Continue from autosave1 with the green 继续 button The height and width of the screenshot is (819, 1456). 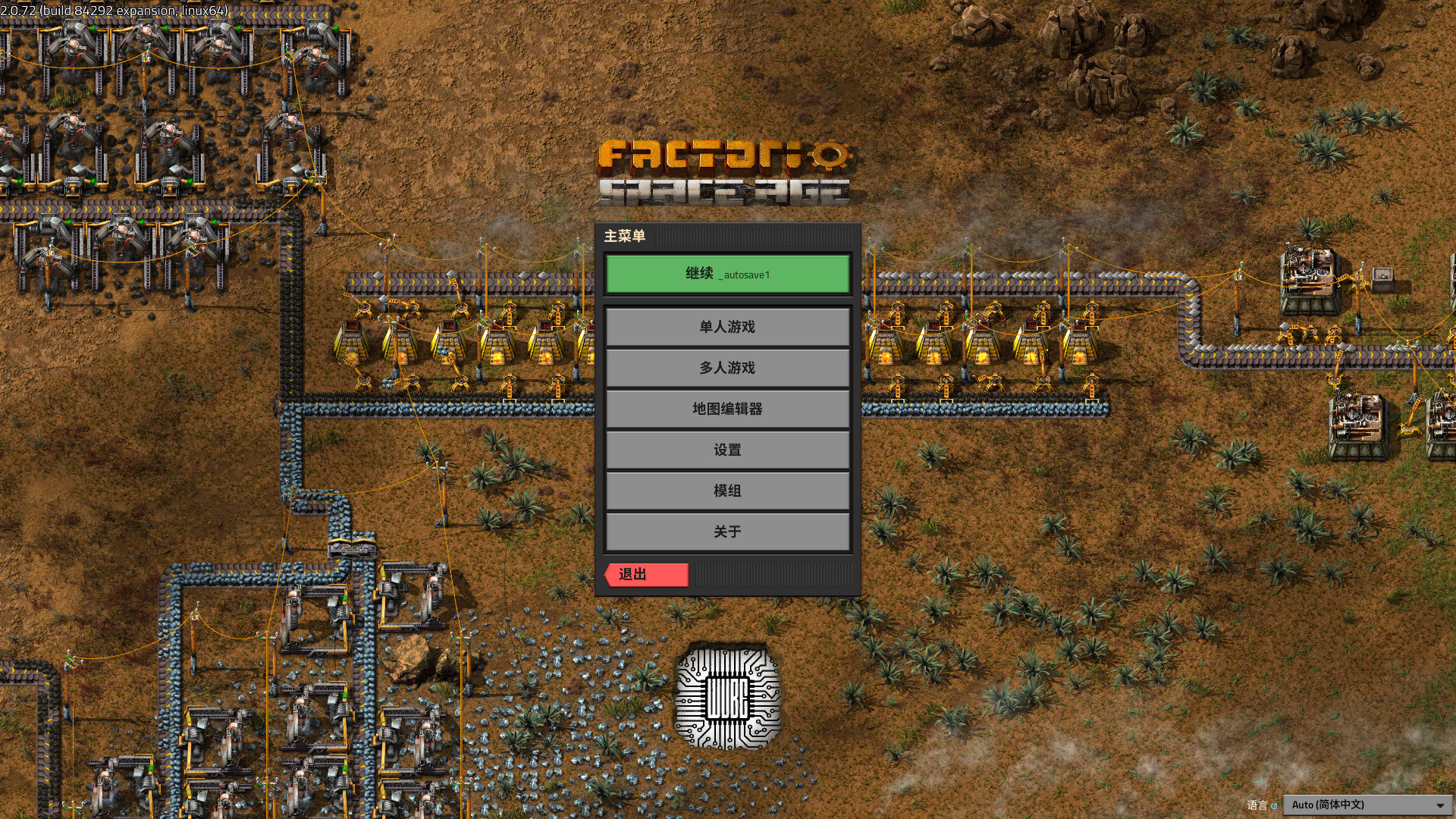click(x=727, y=274)
